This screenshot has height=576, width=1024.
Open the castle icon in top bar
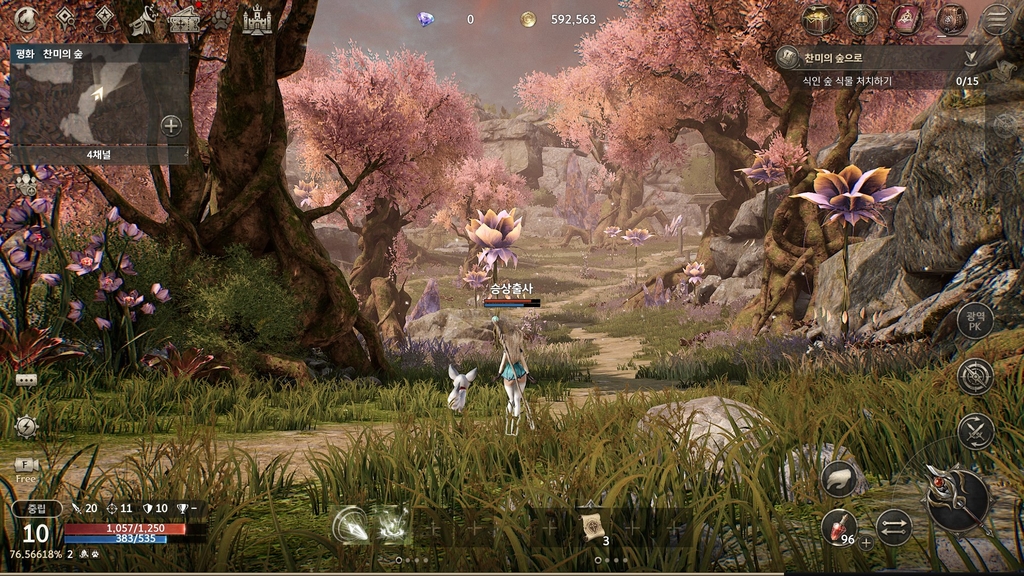257,19
